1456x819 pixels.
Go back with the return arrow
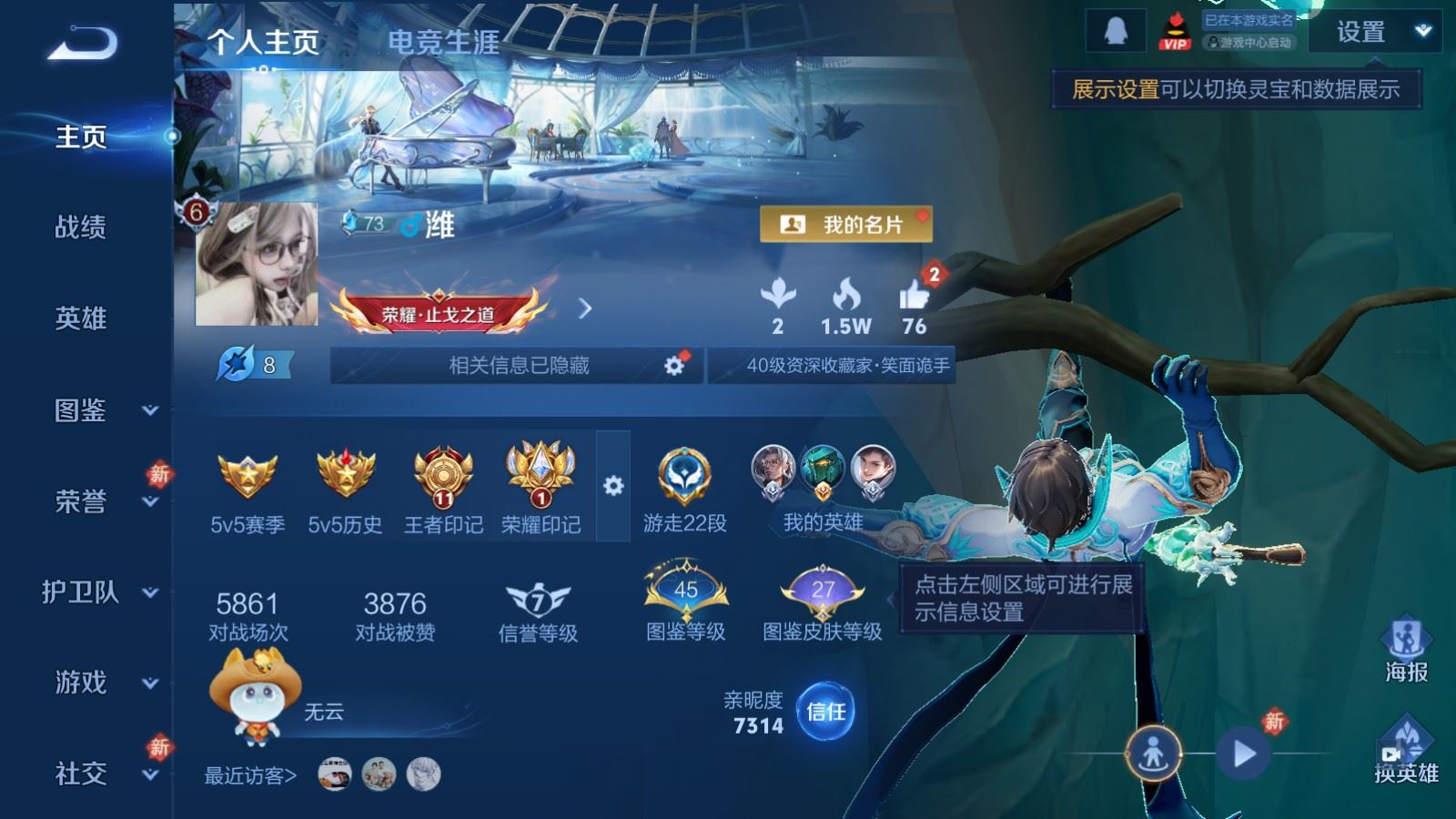coord(82,43)
